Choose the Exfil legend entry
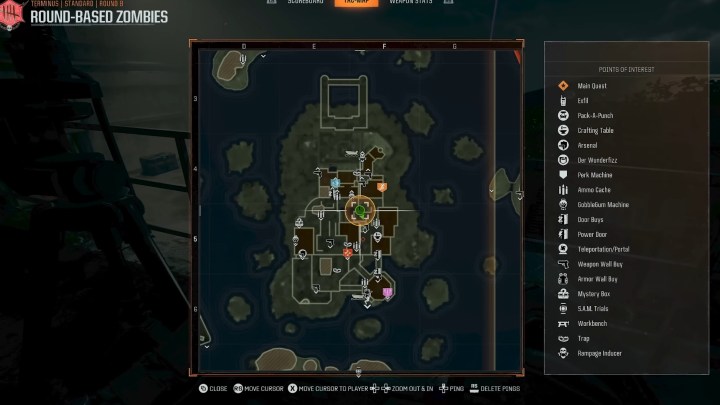The width and height of the screenshot is (720, 405). [x=583, y=101]
